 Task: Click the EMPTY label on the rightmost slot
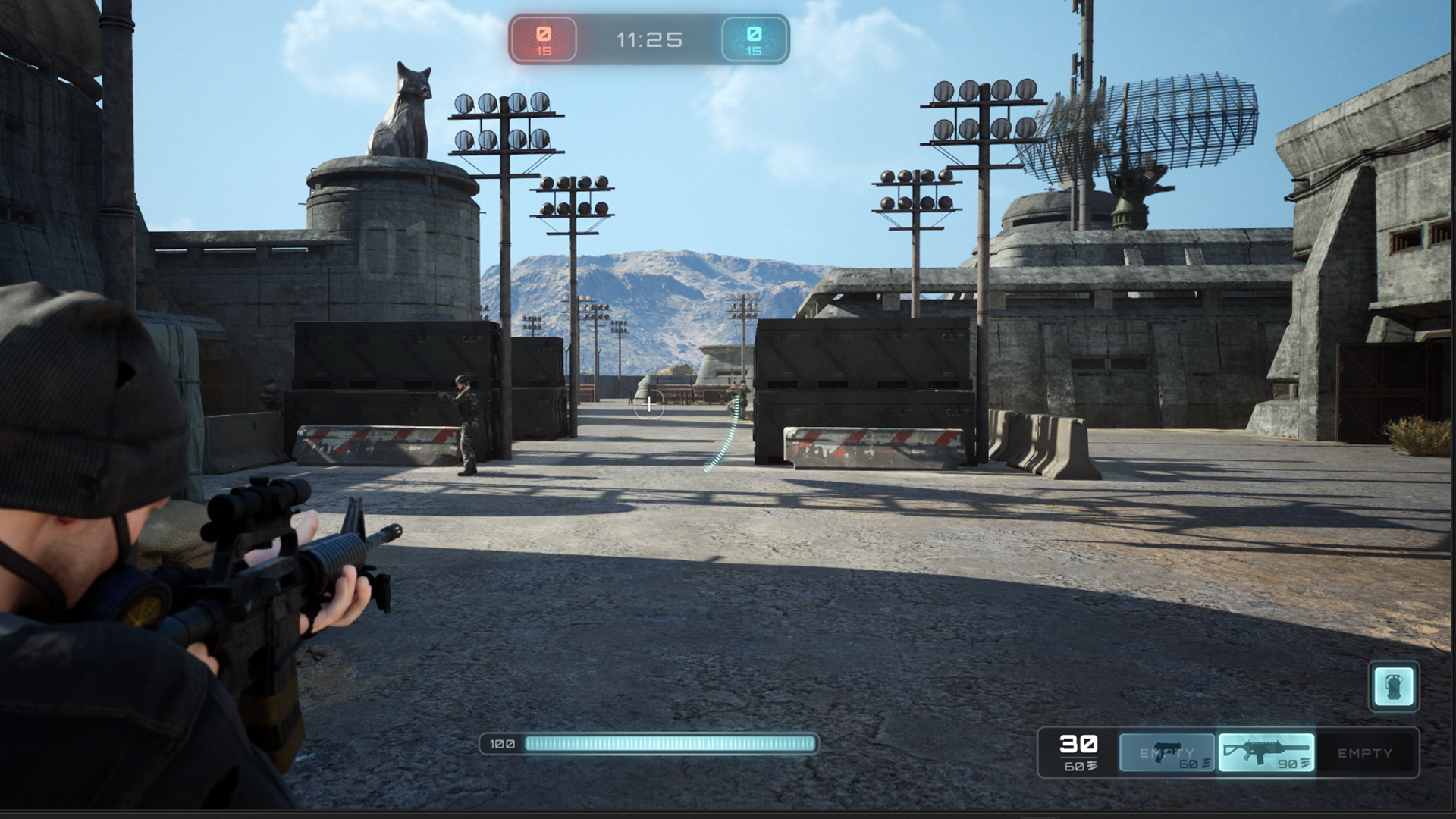(1365, 754)
